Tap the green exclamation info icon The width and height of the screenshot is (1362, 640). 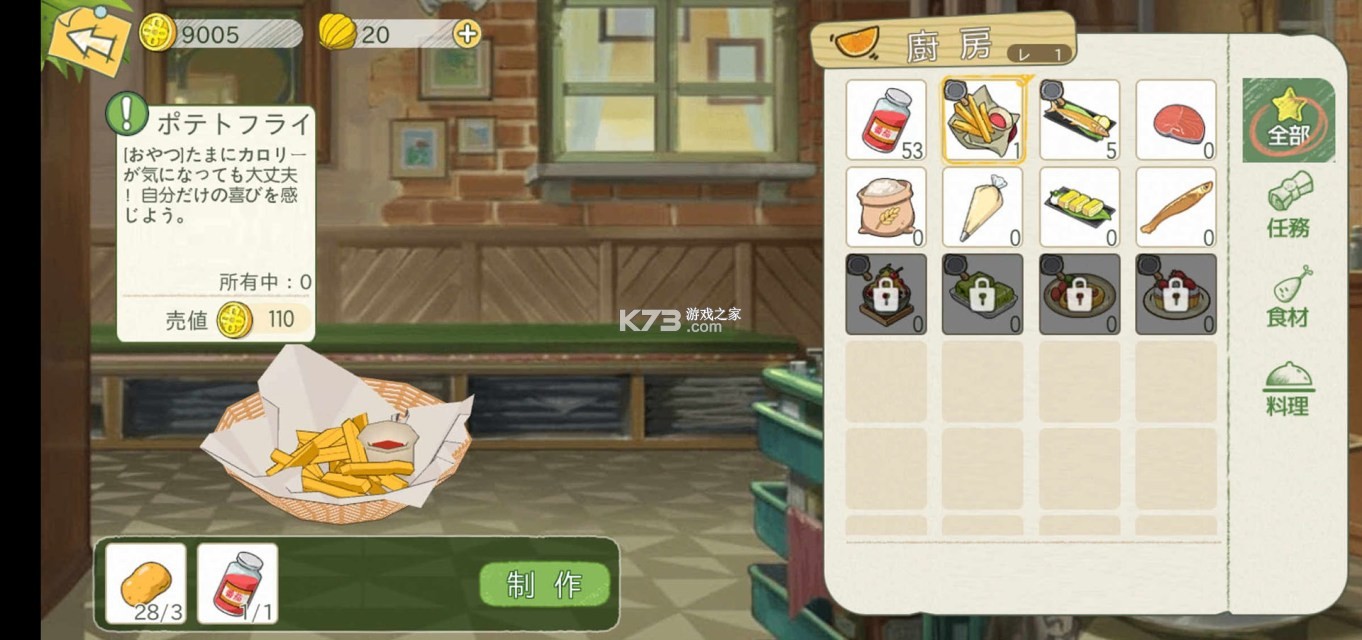(127, 114)
